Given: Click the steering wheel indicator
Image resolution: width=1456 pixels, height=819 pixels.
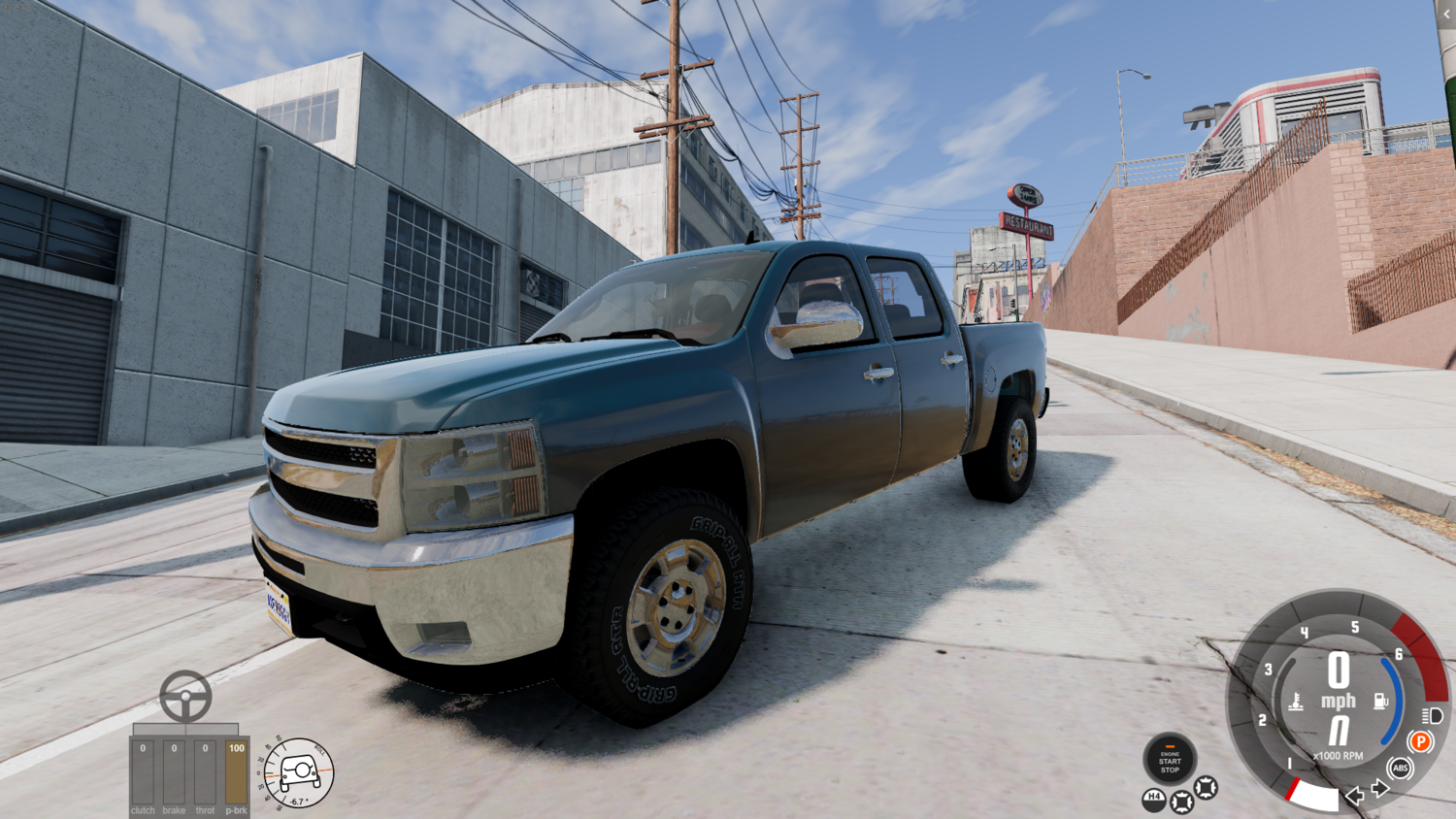Looking at the screenshot, I should point(186,696).
